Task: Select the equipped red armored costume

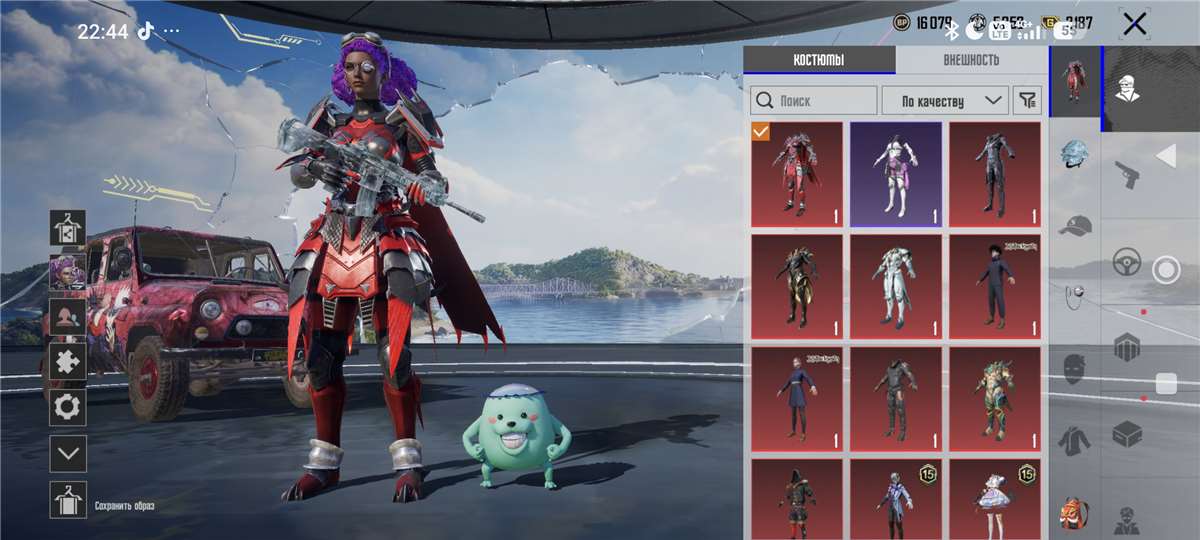Action: click(796, 175)
